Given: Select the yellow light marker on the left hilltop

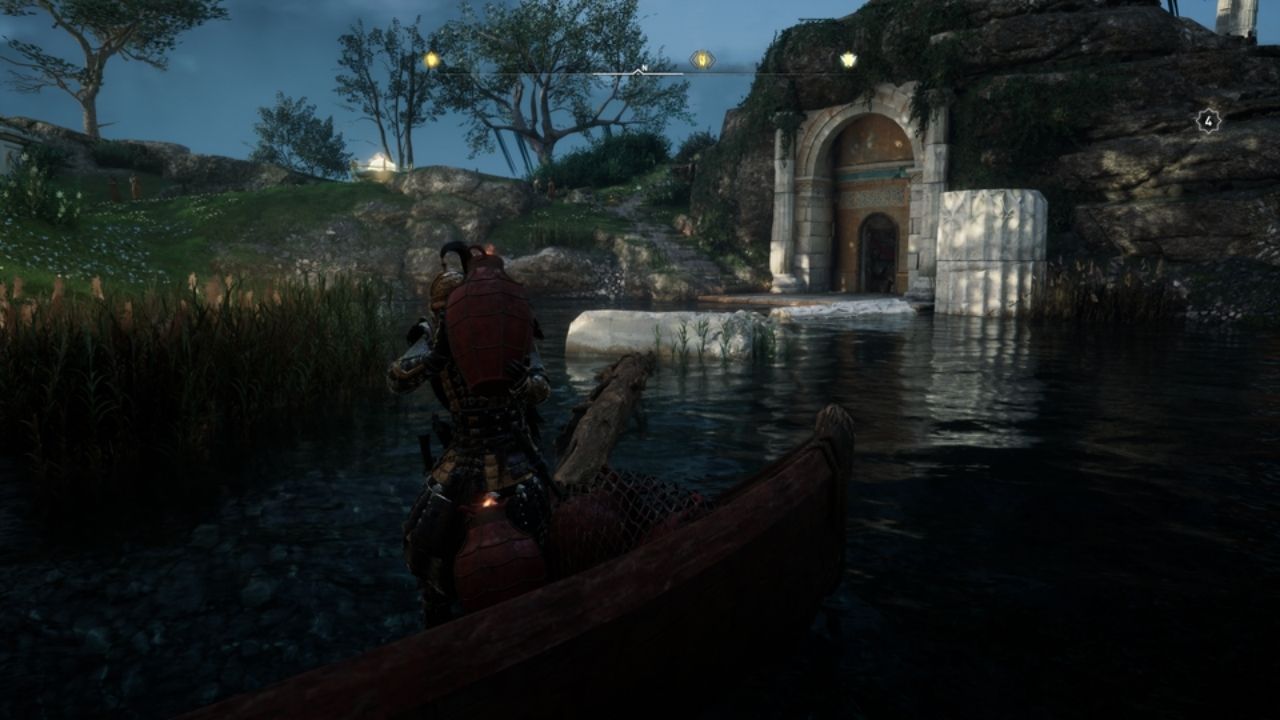Looking at the screenshot, I should (x=430, y=58).
